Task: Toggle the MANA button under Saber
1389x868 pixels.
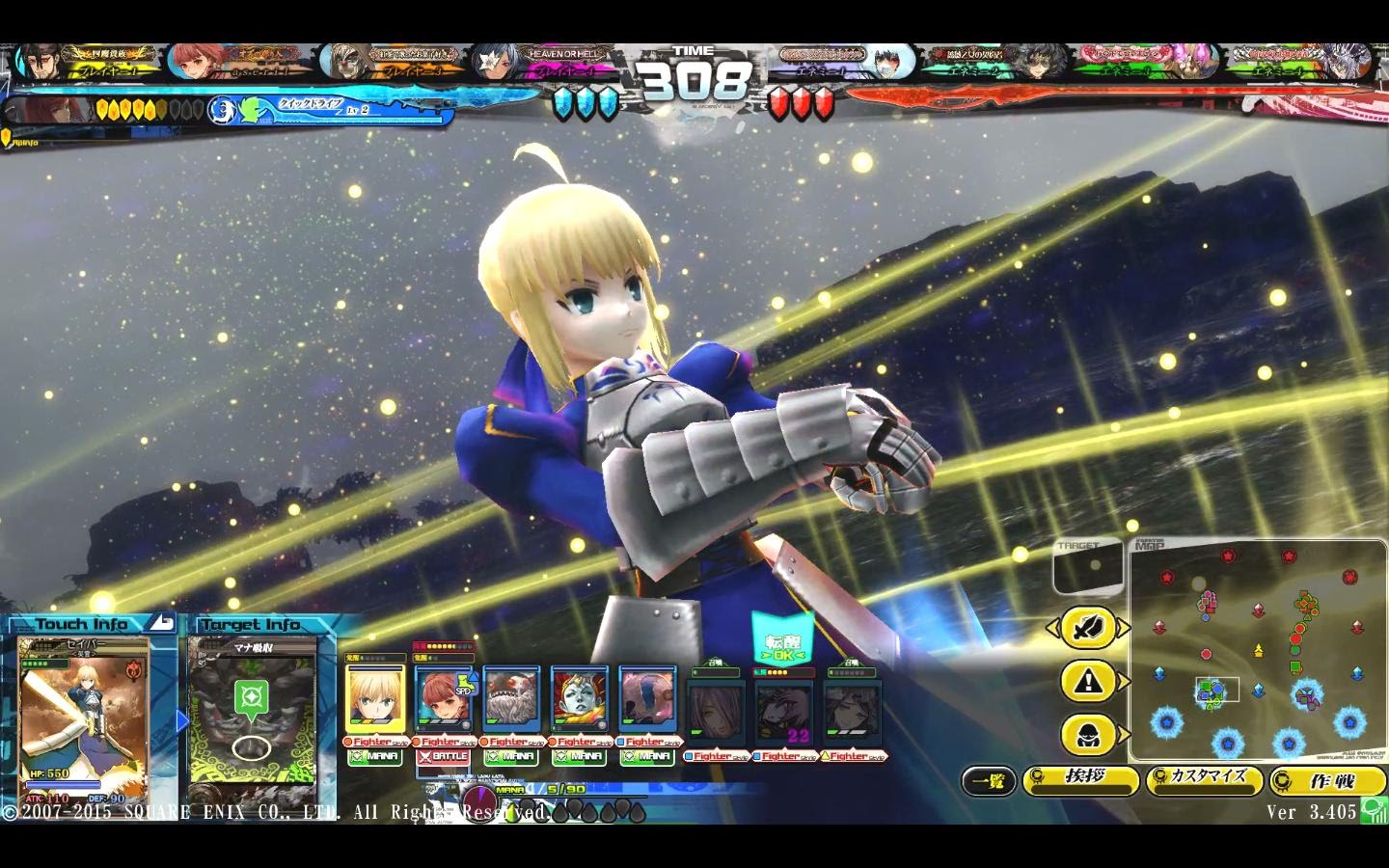Action: click(375, 757)
